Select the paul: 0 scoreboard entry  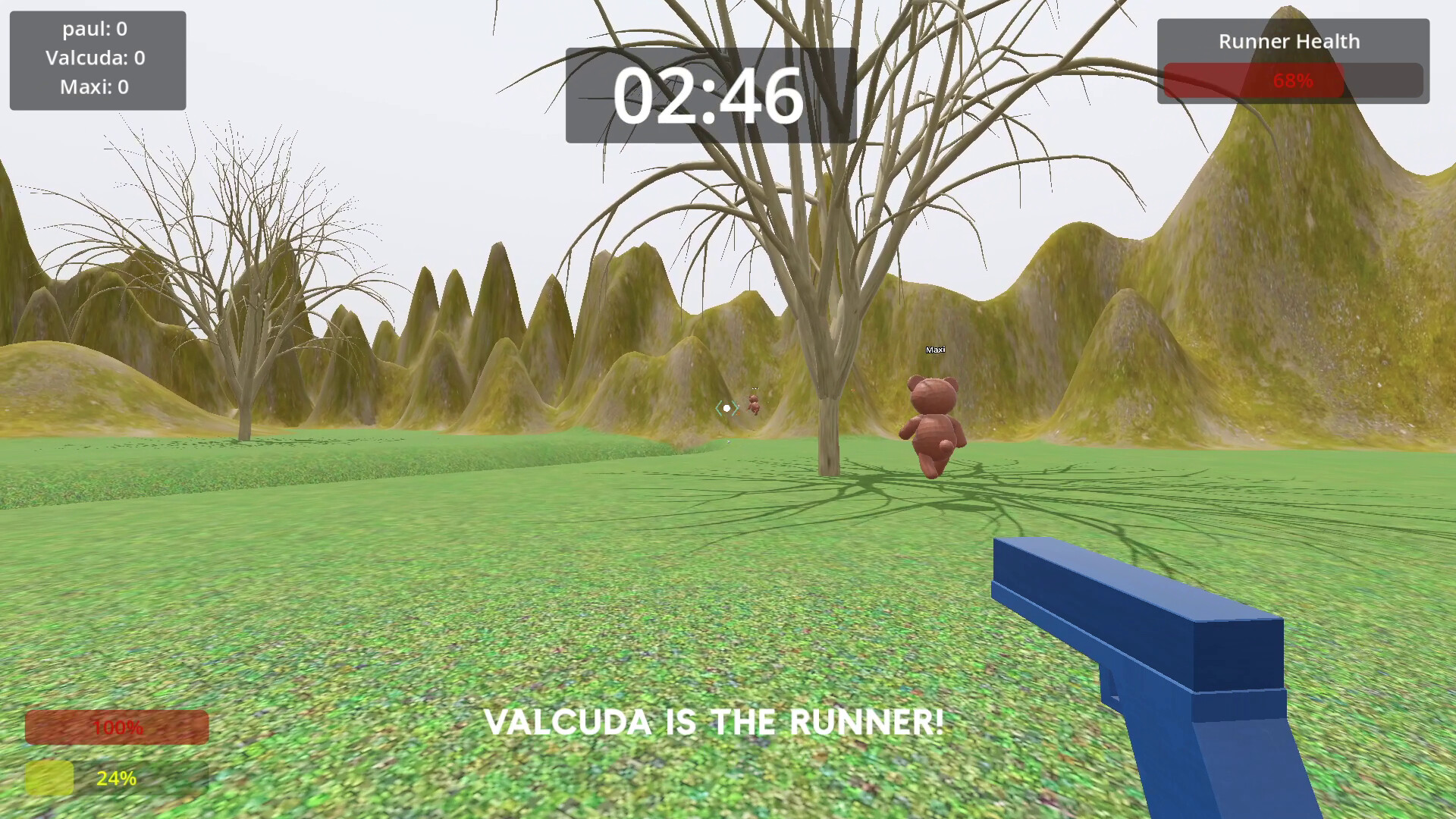click(96, 30)
